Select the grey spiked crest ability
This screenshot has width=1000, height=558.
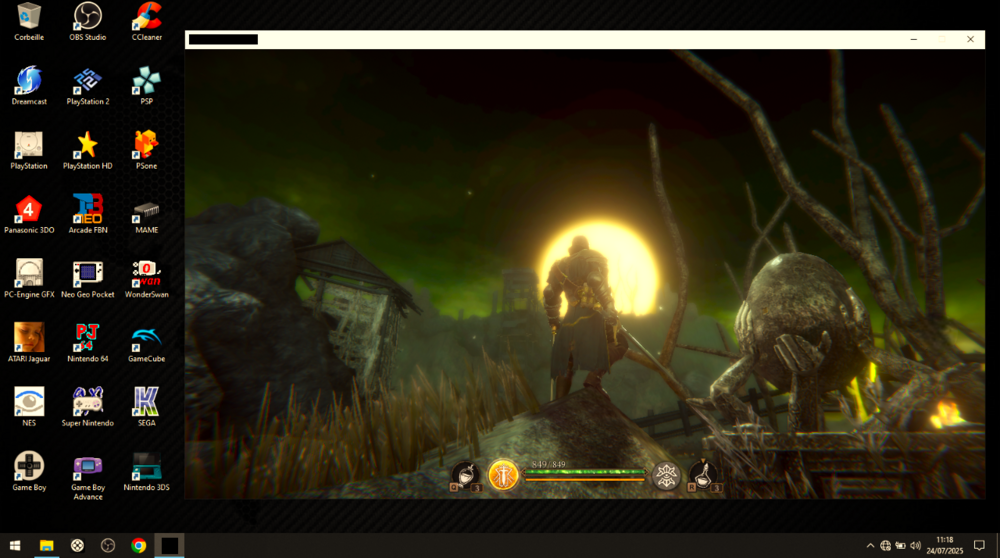tap(666, 476)
